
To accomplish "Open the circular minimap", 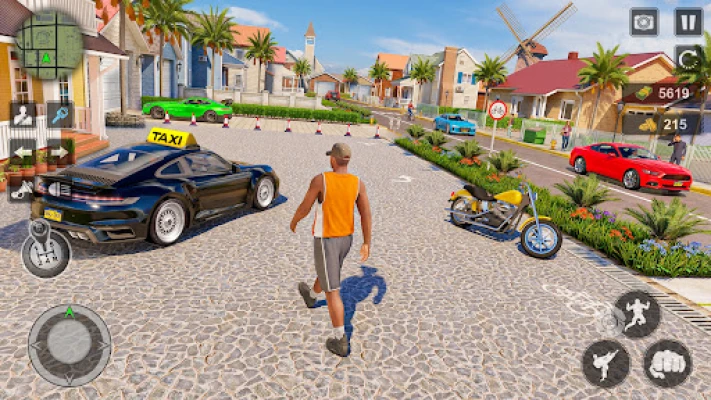I will [x=47, y=44].
